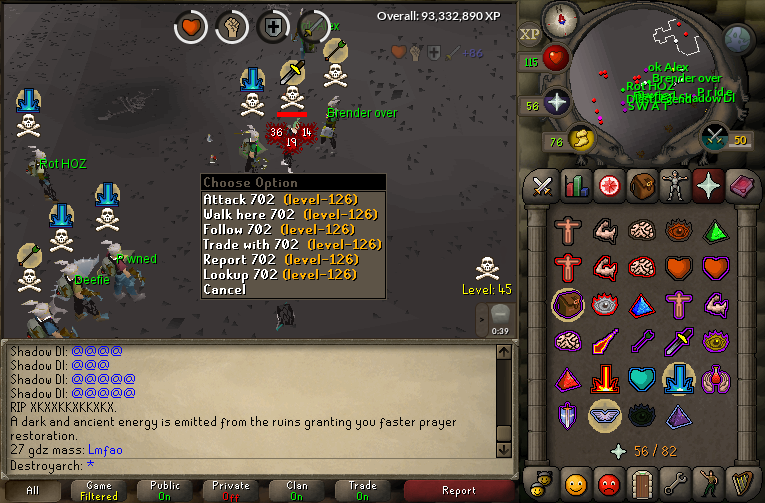Cancel the Choose Option menu

click(224, 289)
